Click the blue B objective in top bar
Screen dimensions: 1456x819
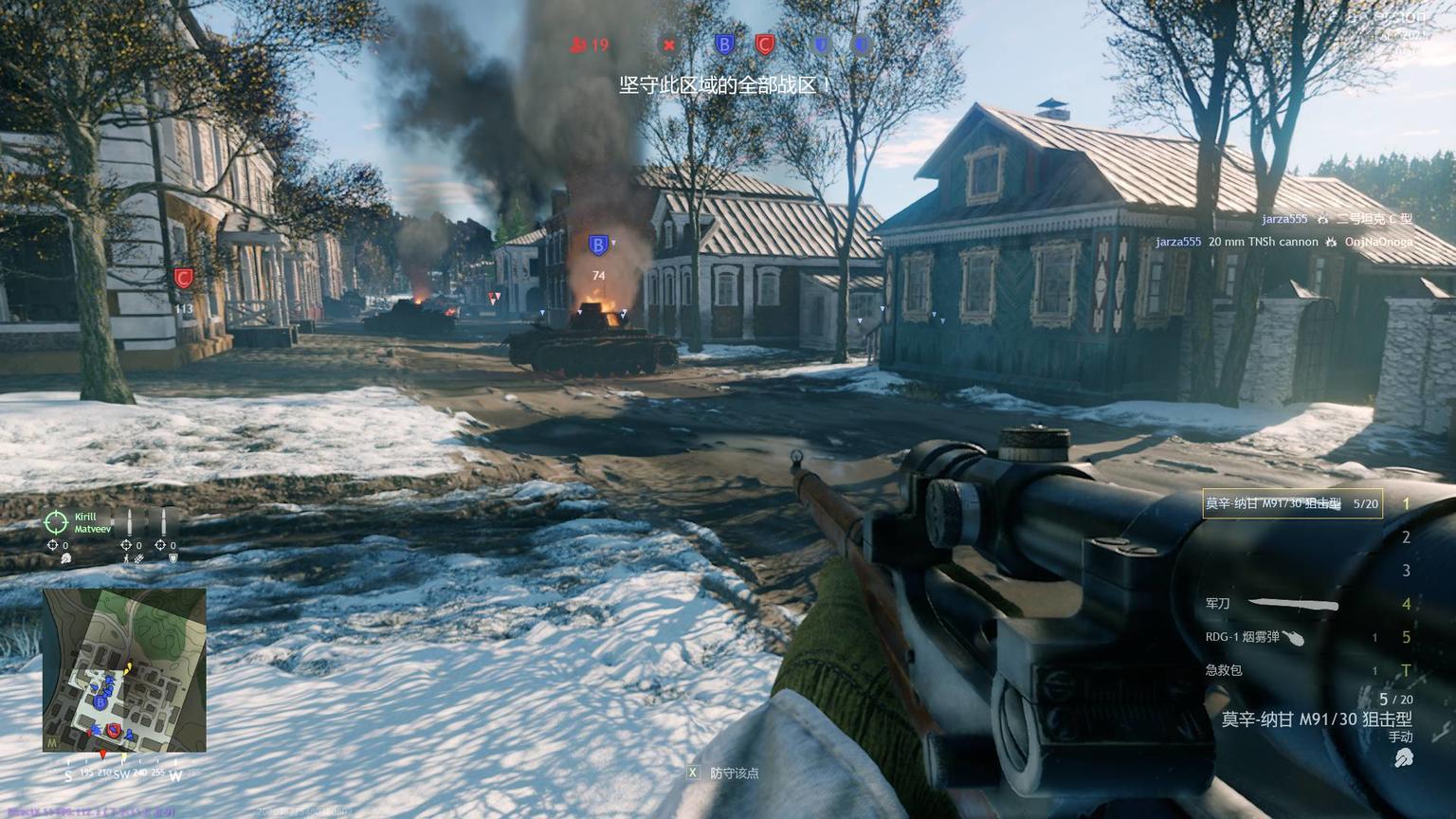coord(724,45)
